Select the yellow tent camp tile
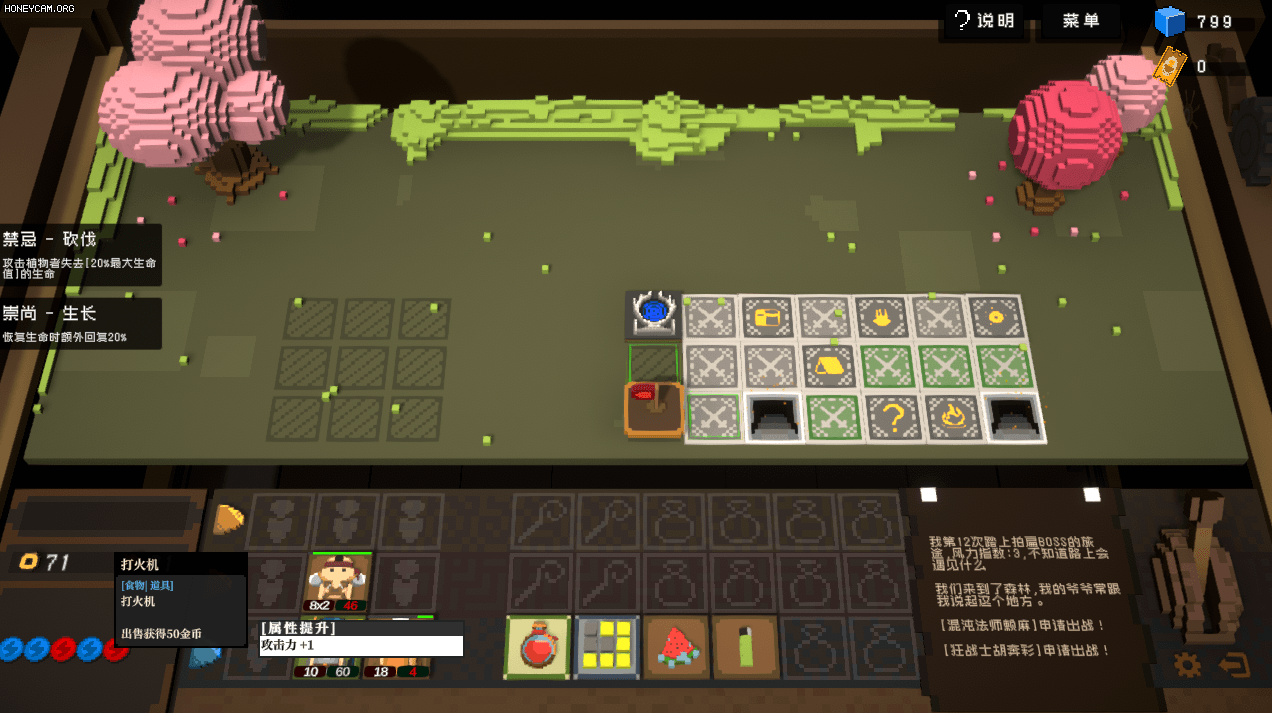The image size is (1272, 713). 828,365
